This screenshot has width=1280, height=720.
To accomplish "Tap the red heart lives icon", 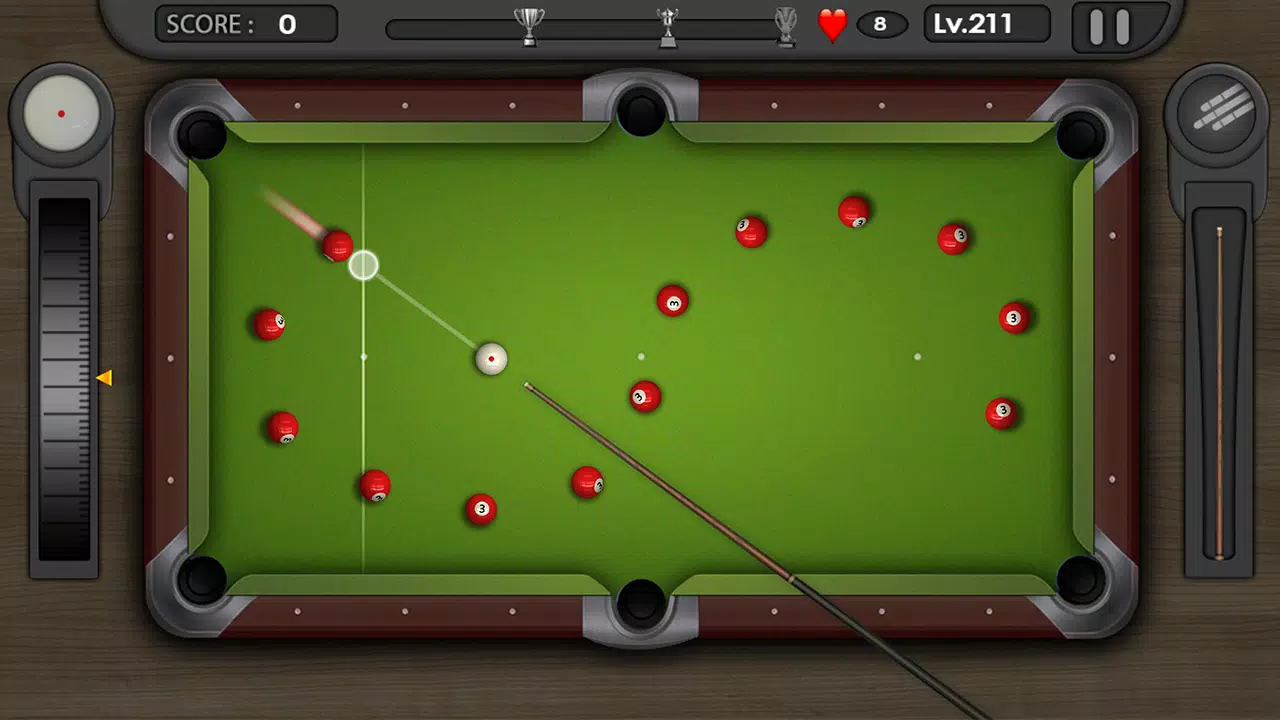I will [x=833, y=24].
